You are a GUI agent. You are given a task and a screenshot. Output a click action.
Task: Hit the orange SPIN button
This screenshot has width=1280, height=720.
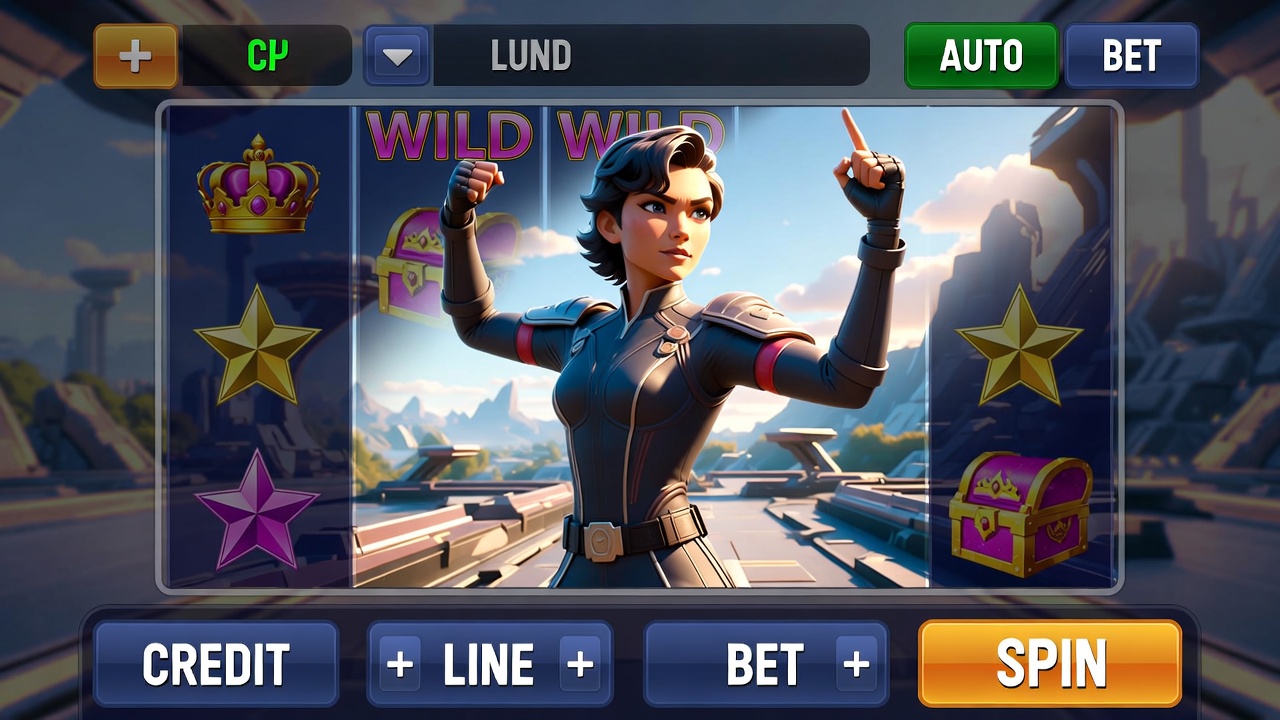click(x=1050, y=663)
